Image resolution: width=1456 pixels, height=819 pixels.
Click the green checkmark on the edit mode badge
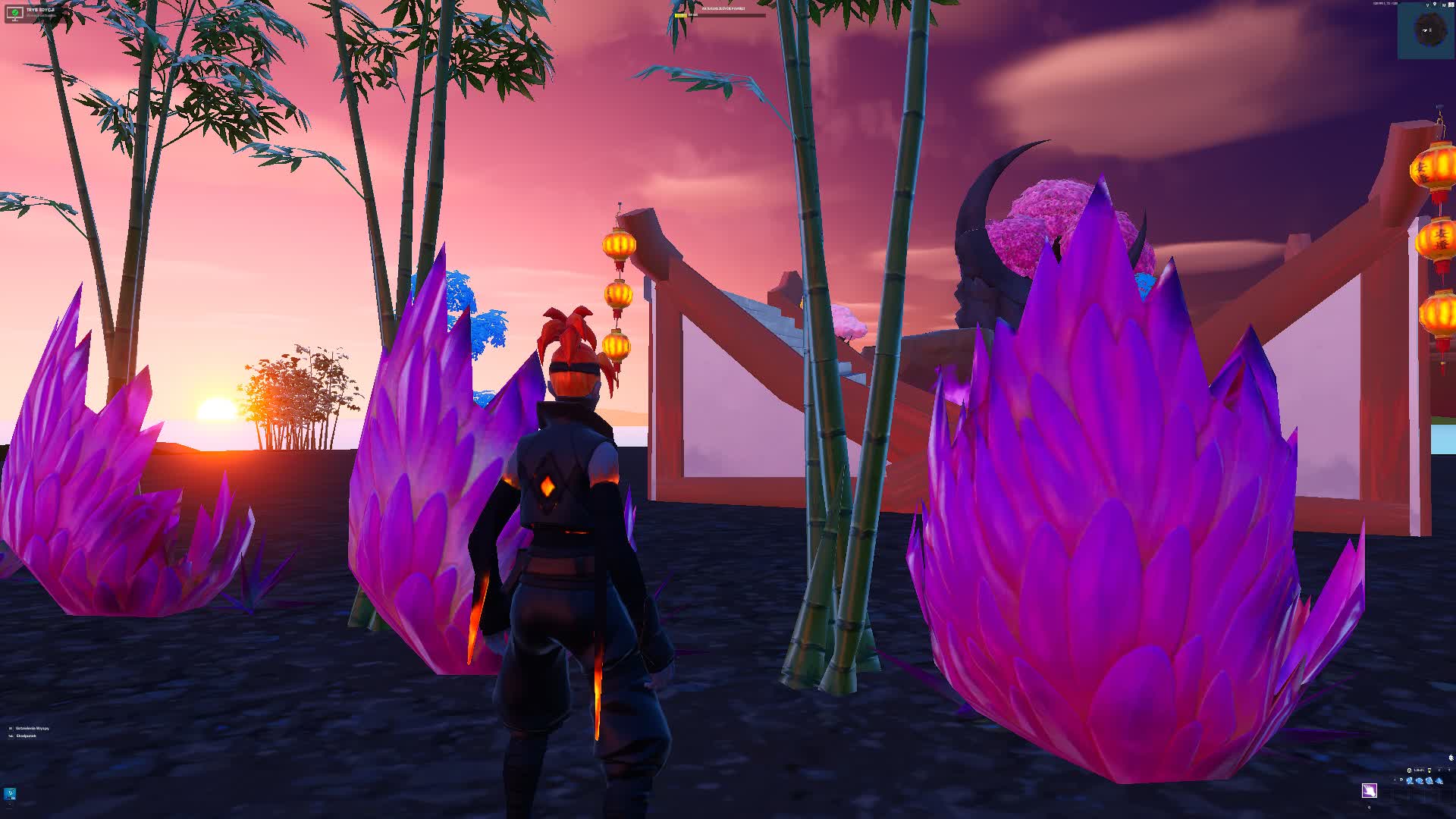15,12
